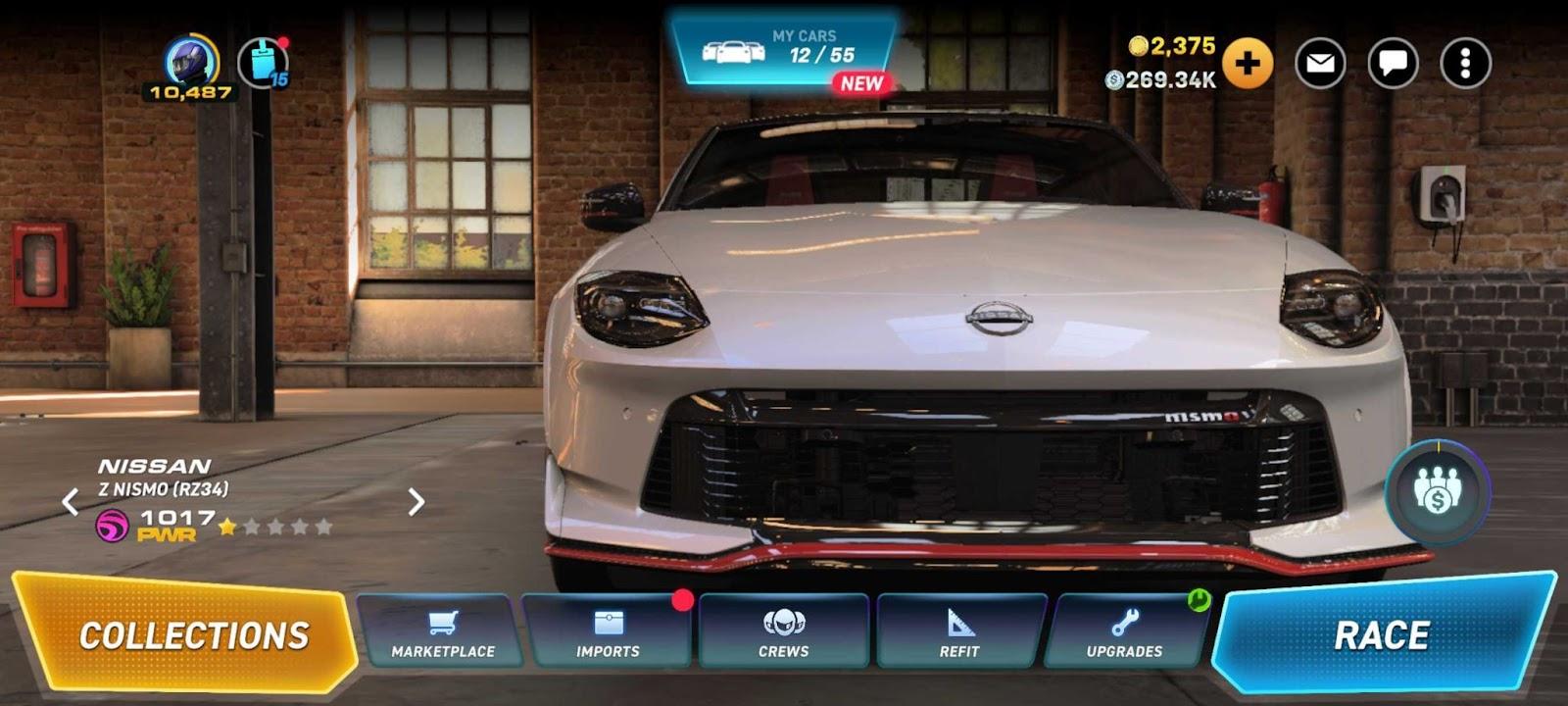
Task: Open the My Cars garage list
Action: (783, 49)
